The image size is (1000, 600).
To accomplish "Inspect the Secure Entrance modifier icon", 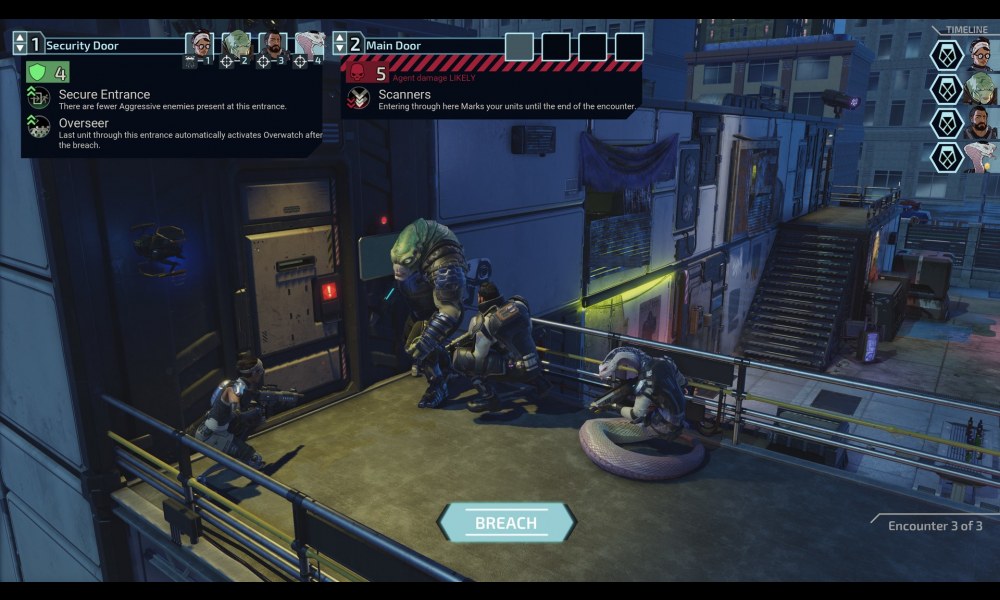I will 39,97.
